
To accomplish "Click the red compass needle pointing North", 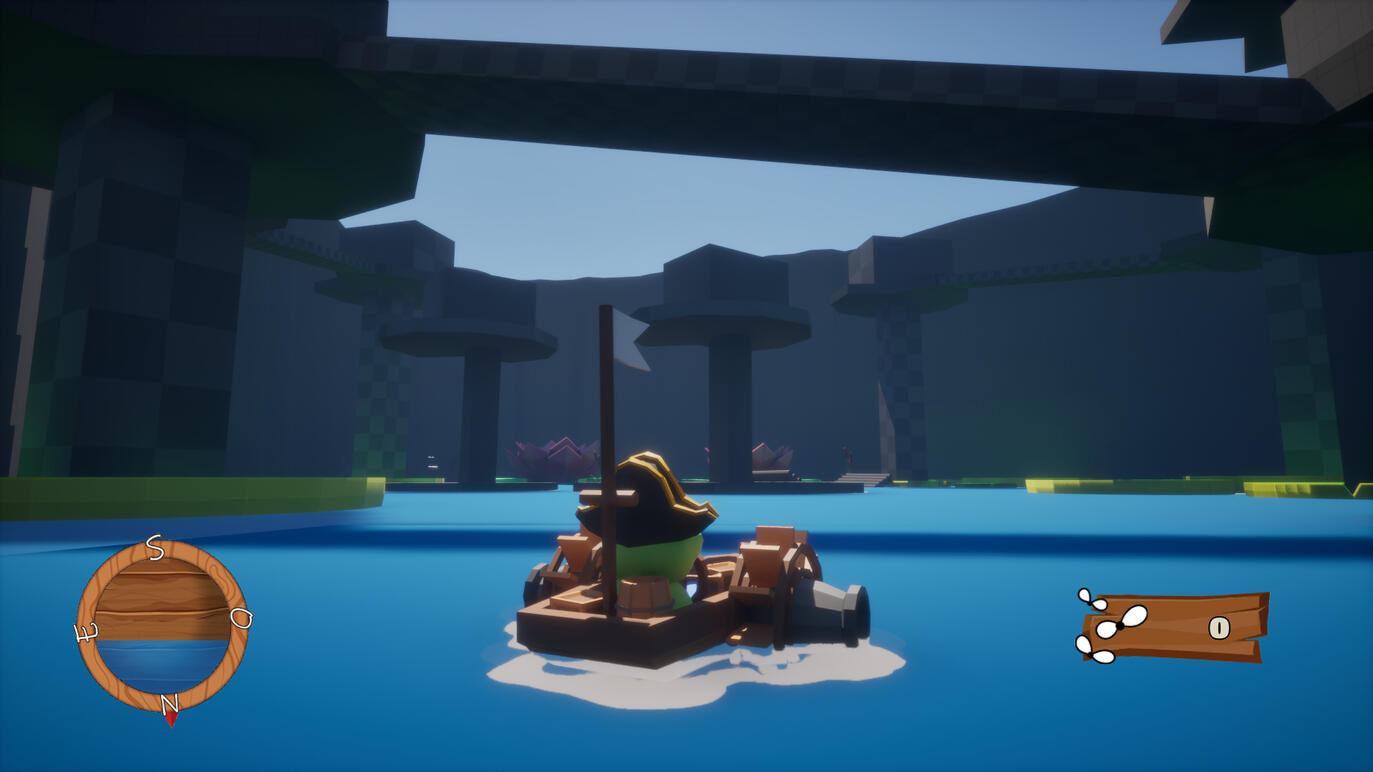I will point(171,717).
